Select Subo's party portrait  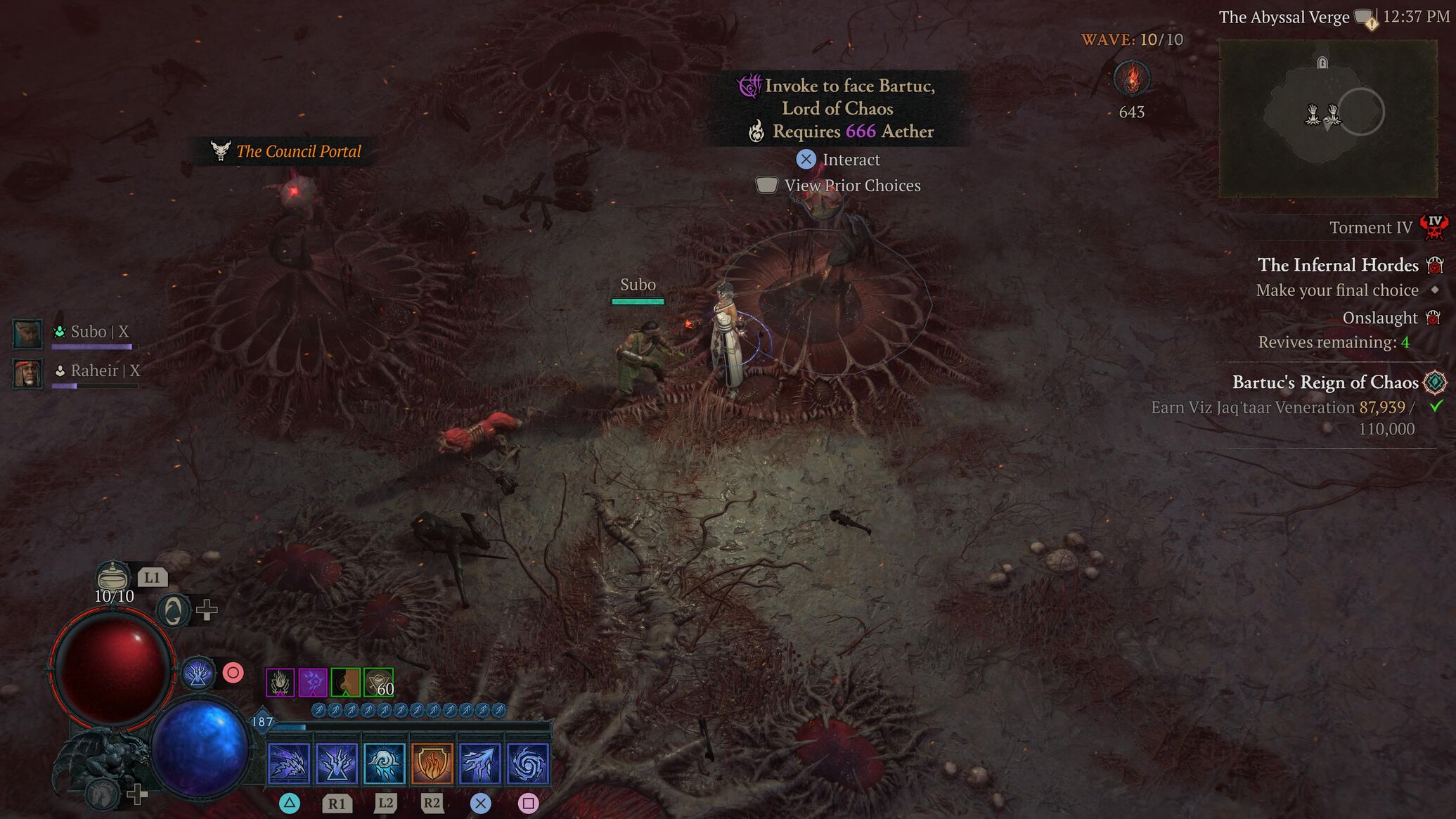(28, 333)
